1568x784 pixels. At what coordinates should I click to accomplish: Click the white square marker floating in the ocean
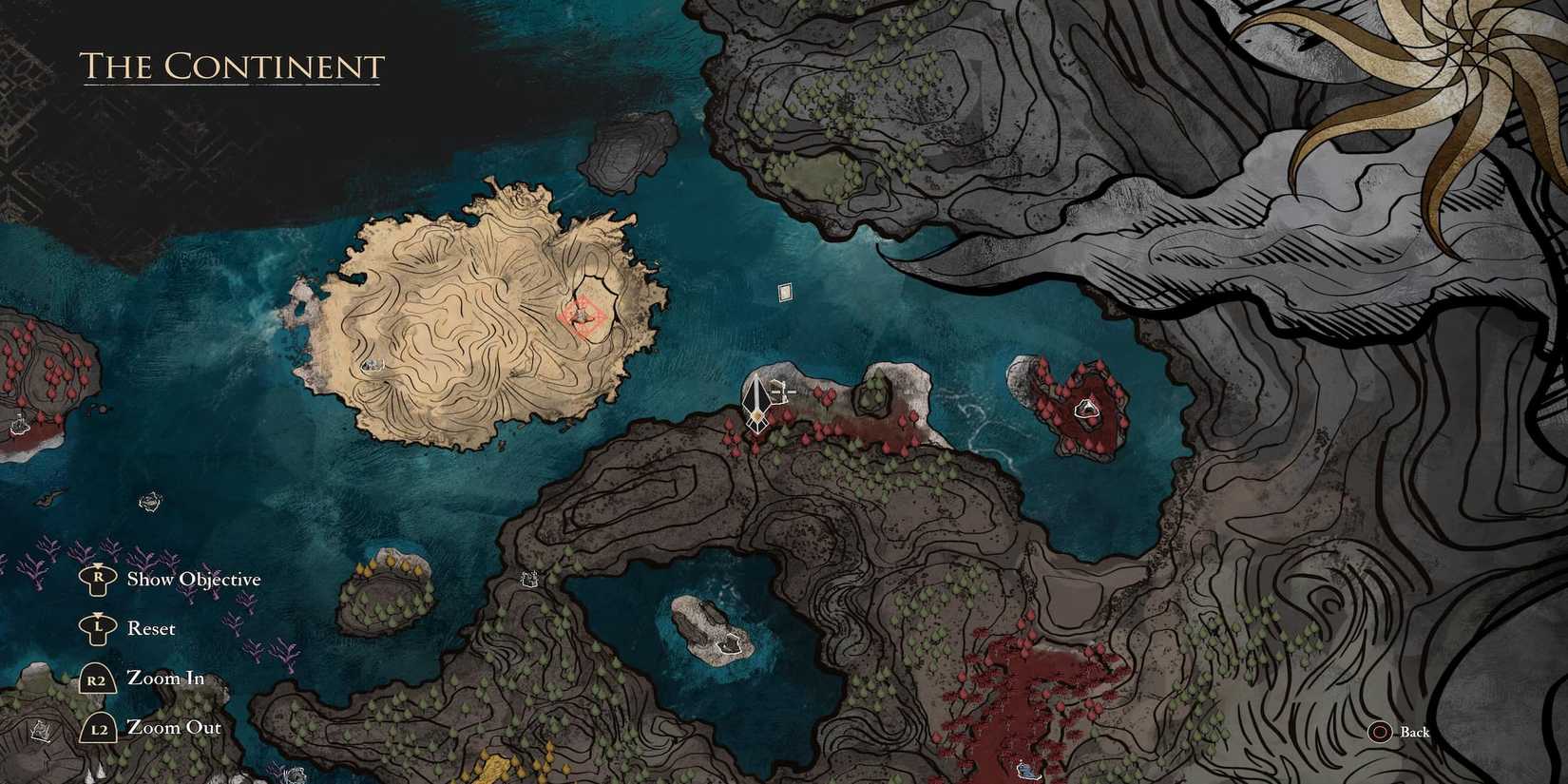click(783, 291)
